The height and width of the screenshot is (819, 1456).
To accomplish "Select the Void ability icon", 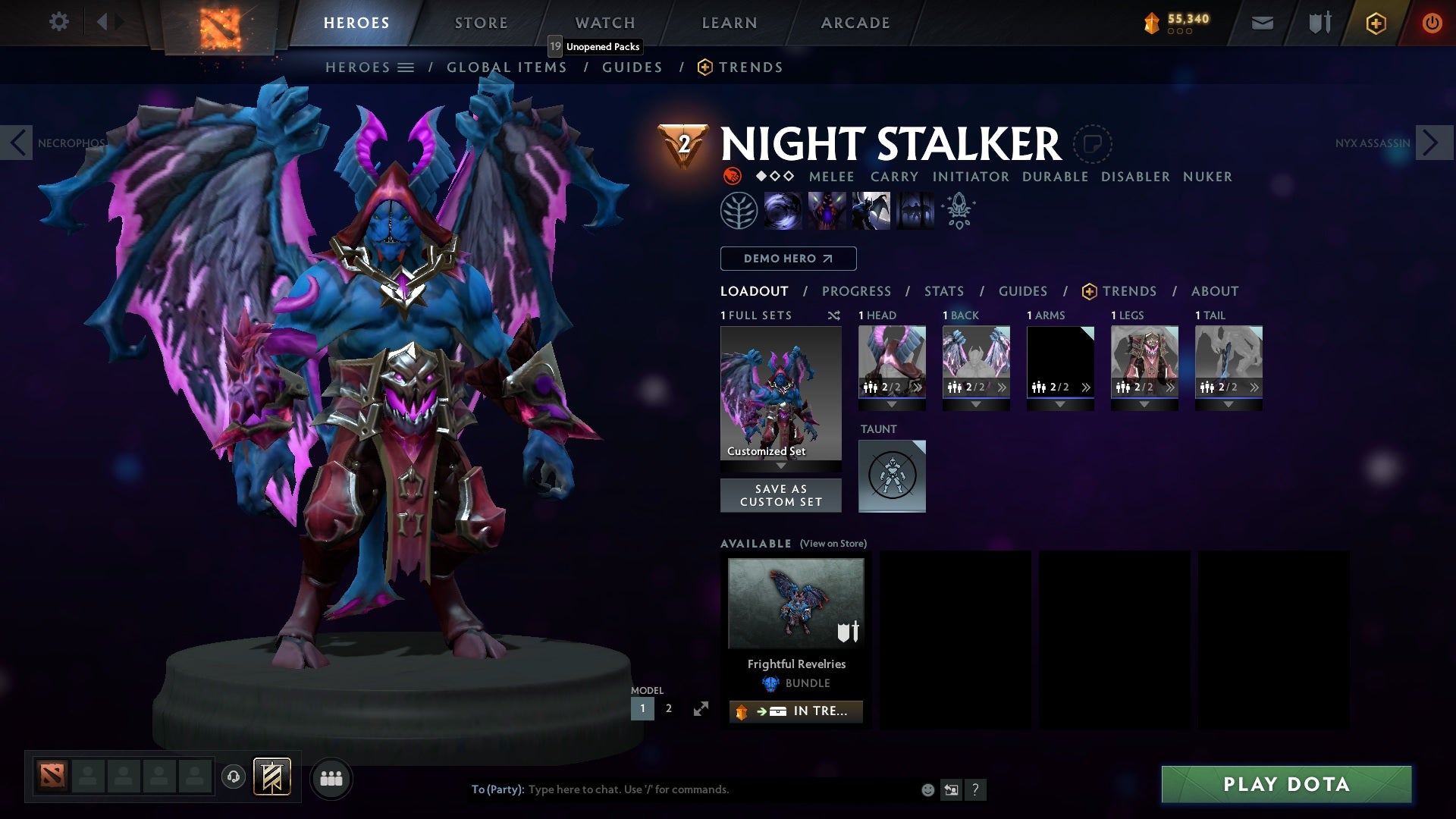I will (785, 210).
